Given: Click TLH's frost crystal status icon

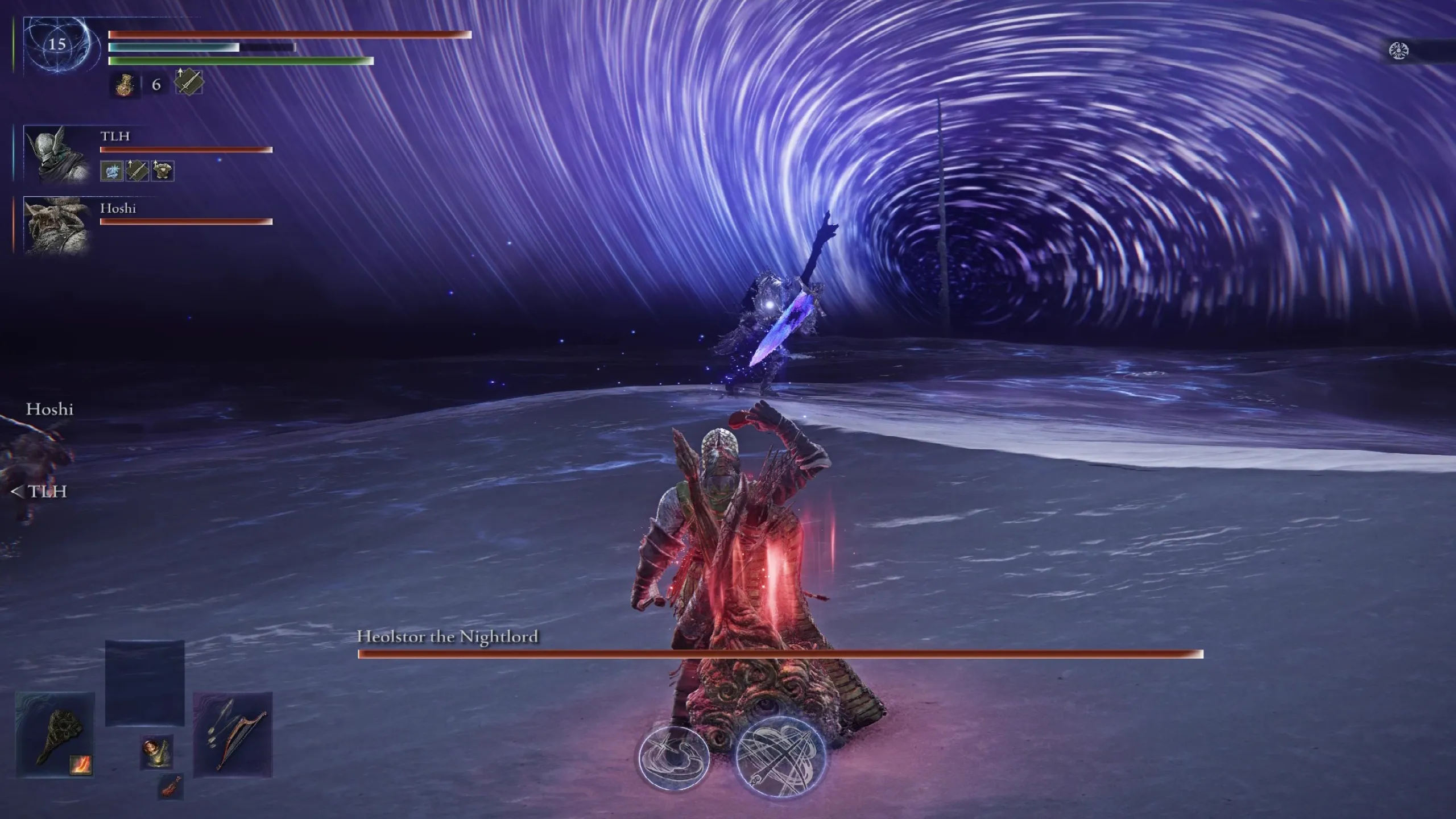Looking at the screenshot, I should (111, 171).
